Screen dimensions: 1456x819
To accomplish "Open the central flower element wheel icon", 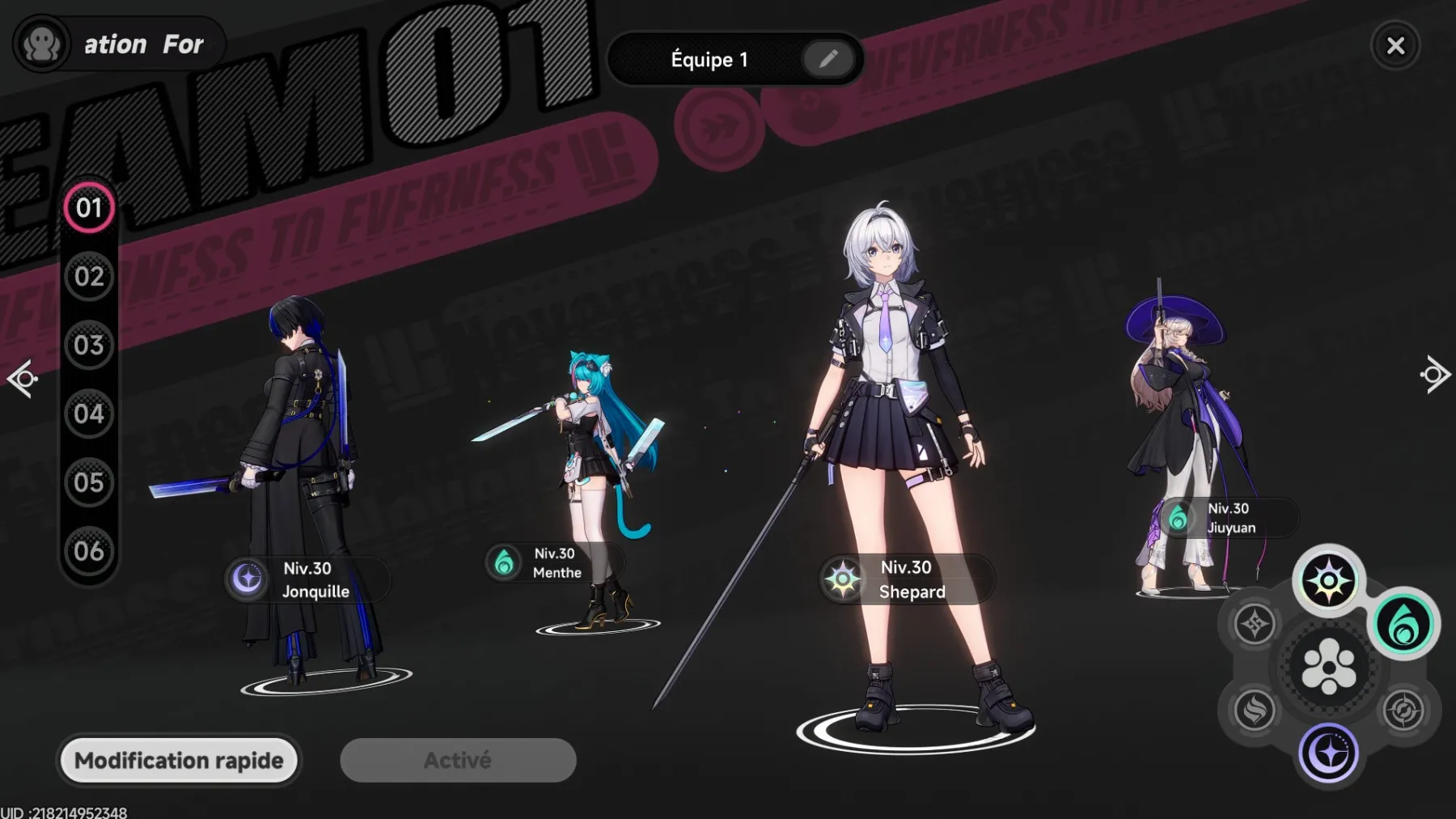I will tap(1328, 667).
